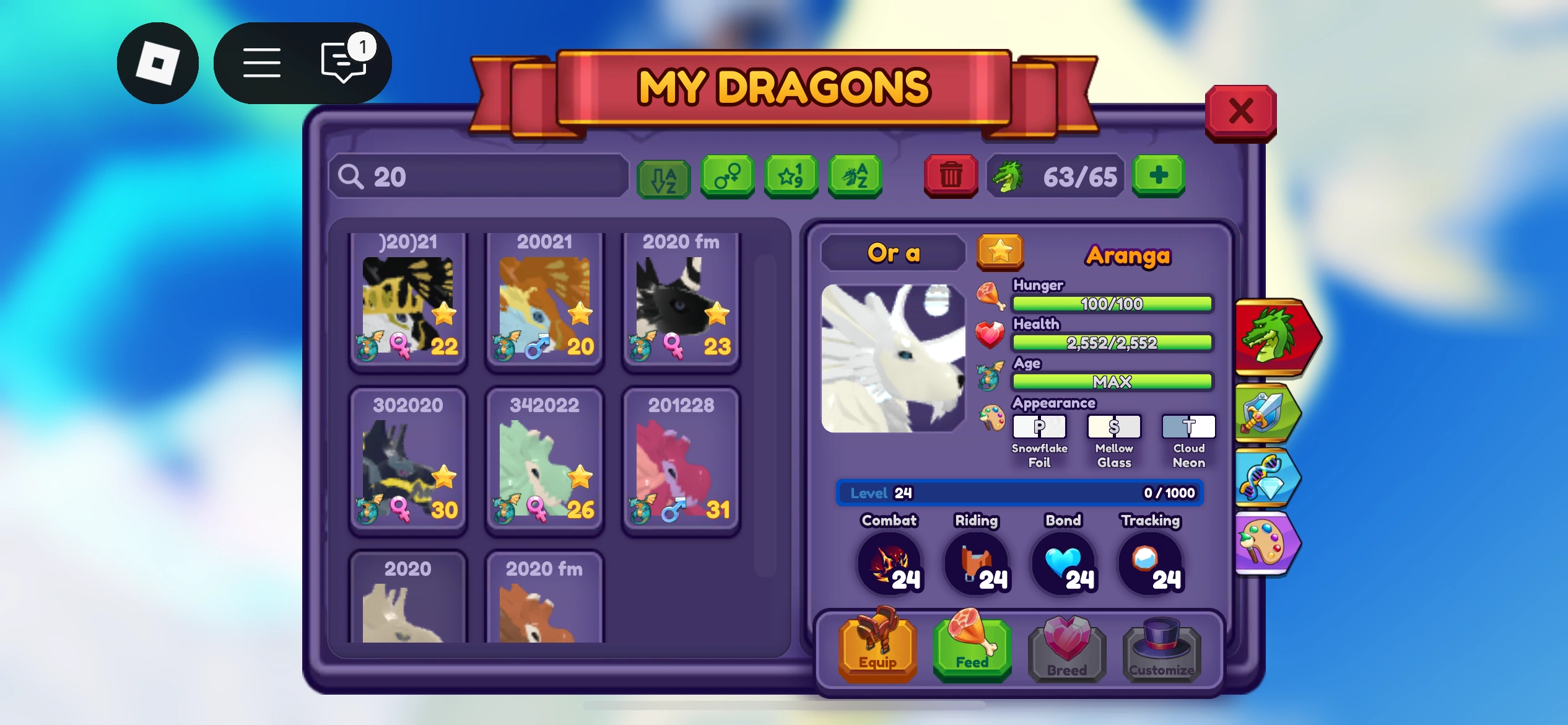The height and width of the screenshot is (725, 1568).
Task: Expand the Snowflake Foil appearance option
Action: (1038, 426)
